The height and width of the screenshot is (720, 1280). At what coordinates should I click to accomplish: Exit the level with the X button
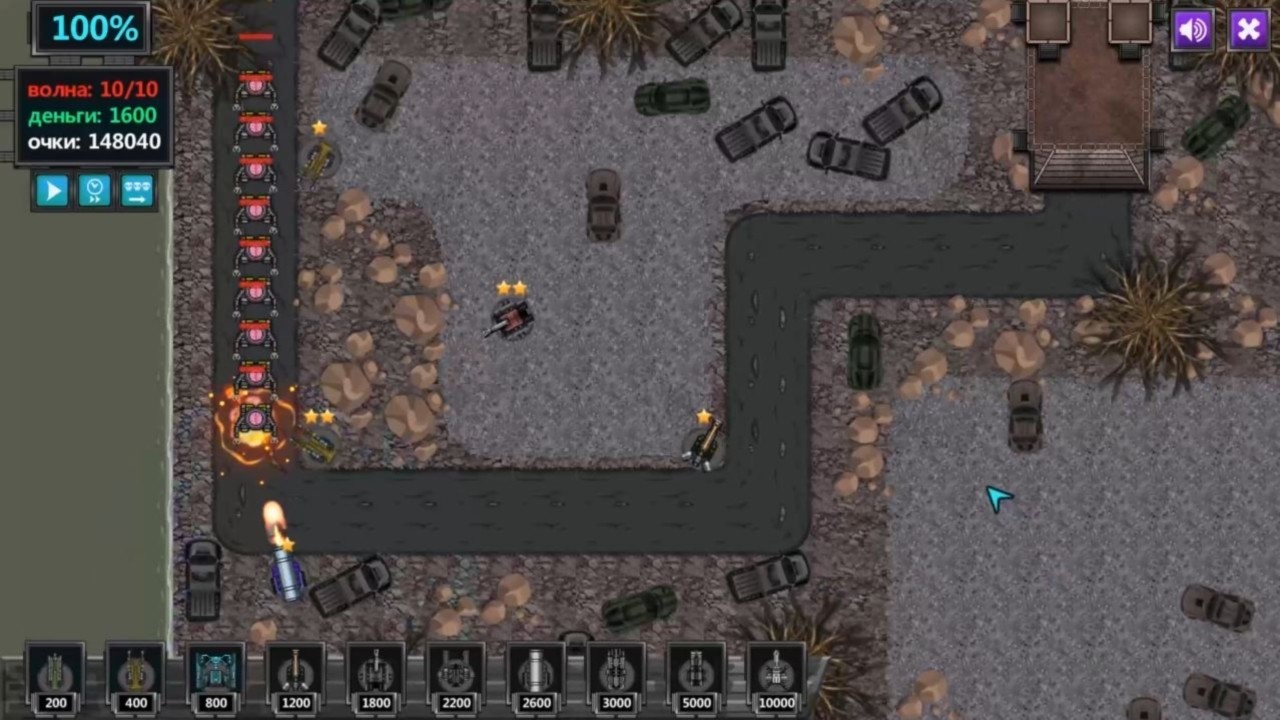(x=1248, y=30)
